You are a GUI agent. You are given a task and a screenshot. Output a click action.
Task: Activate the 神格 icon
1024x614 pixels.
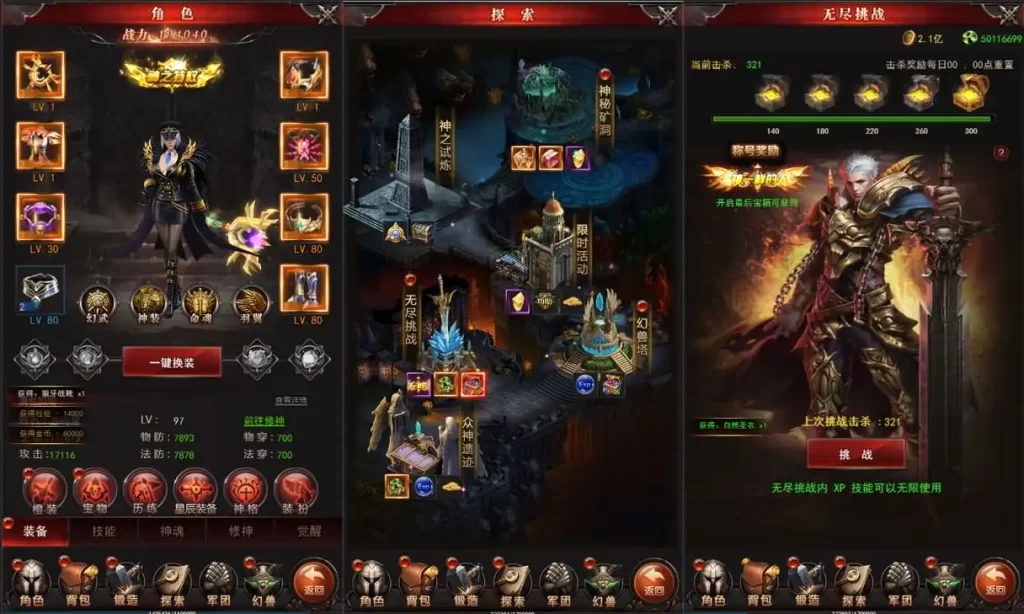[246, 489]
